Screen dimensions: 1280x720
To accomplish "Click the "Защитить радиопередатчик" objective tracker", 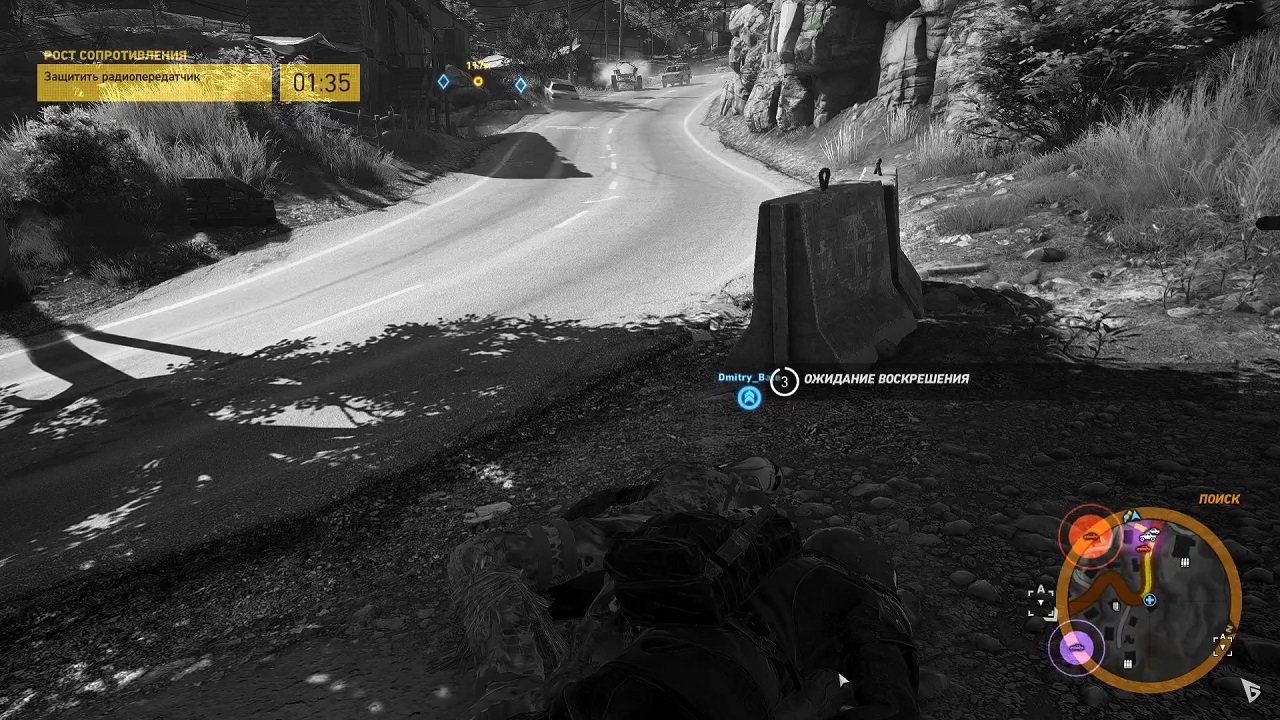I will coord(155,82).
